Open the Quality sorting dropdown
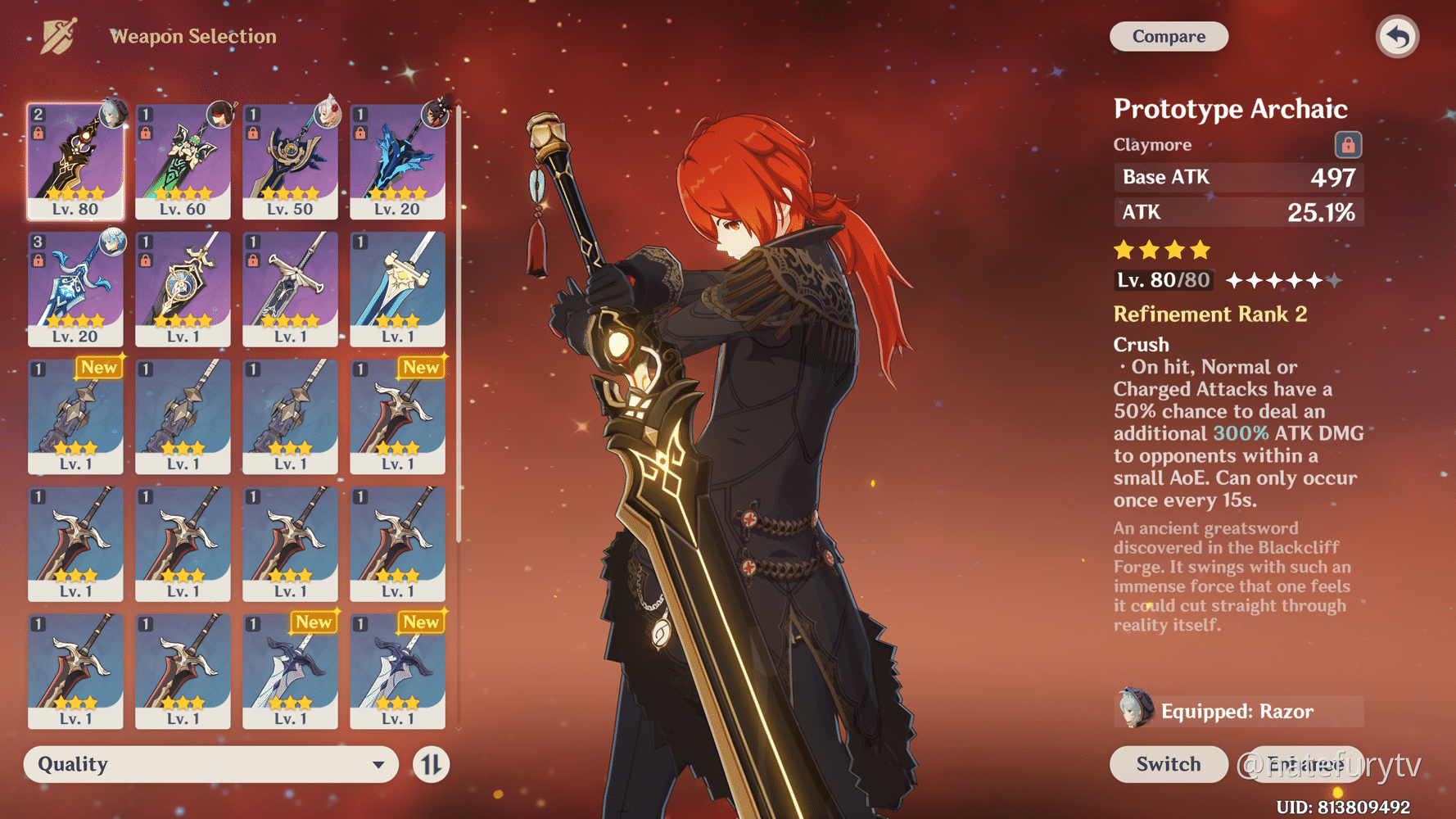1456x819 pixels. (209, 764)
